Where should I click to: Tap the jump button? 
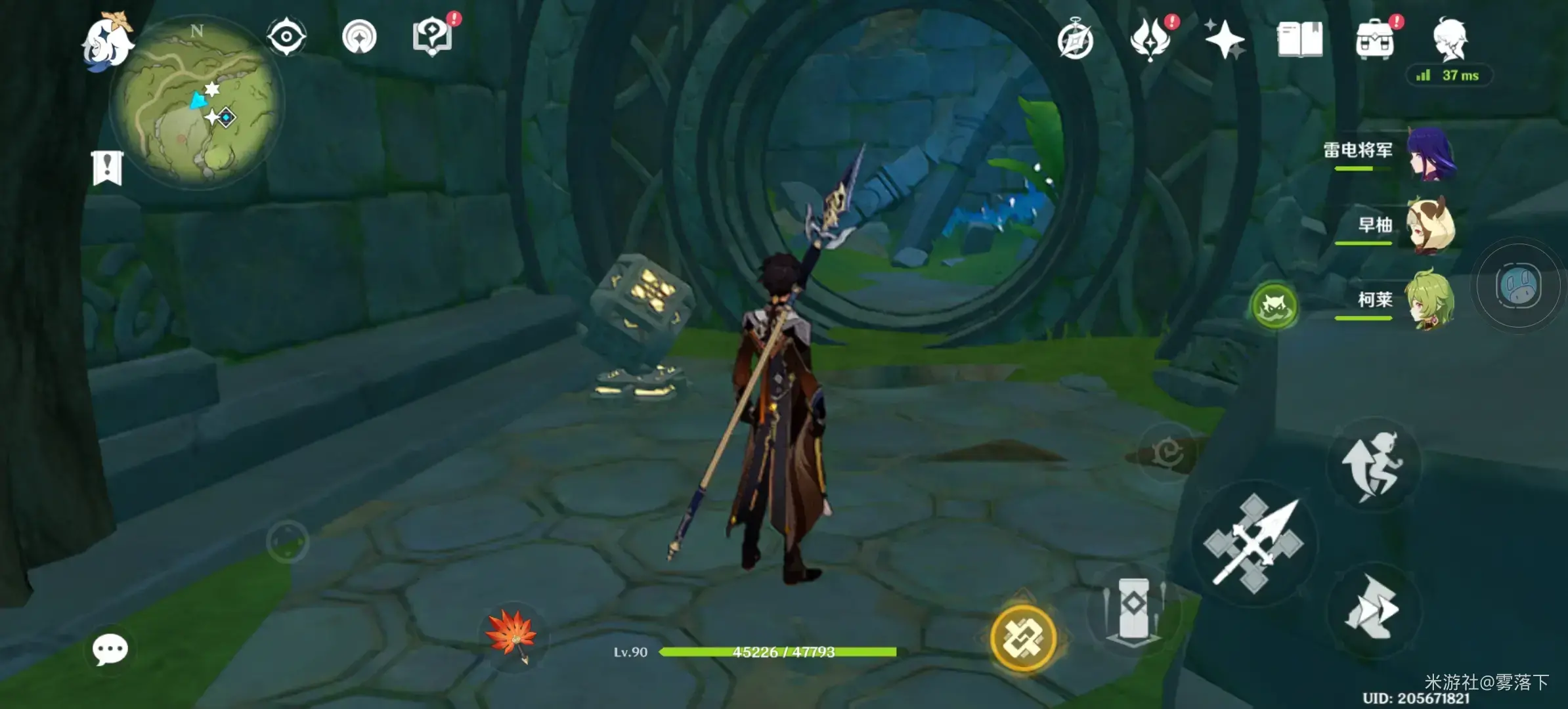[1374, 465]
